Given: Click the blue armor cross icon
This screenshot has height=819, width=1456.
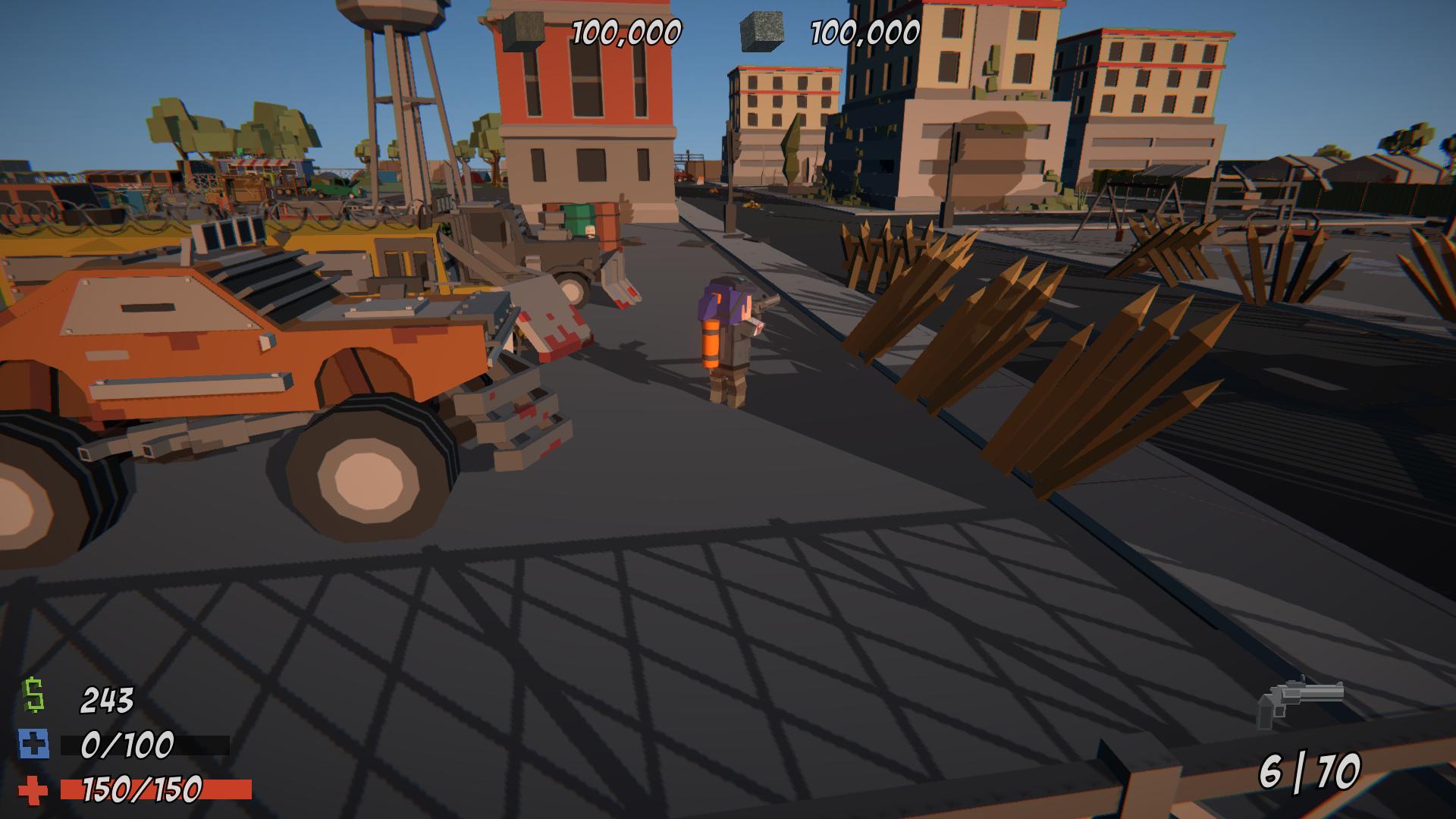Looking at the screenshot, I should [x=34, y=745].
